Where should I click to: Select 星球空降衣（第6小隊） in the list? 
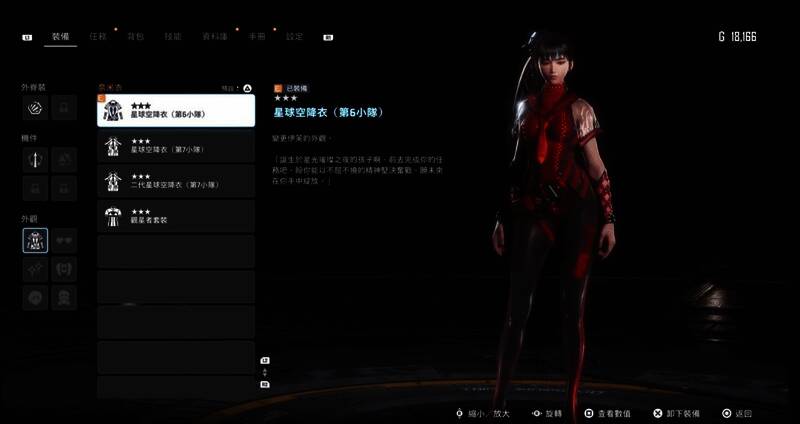tap(175, 110)
